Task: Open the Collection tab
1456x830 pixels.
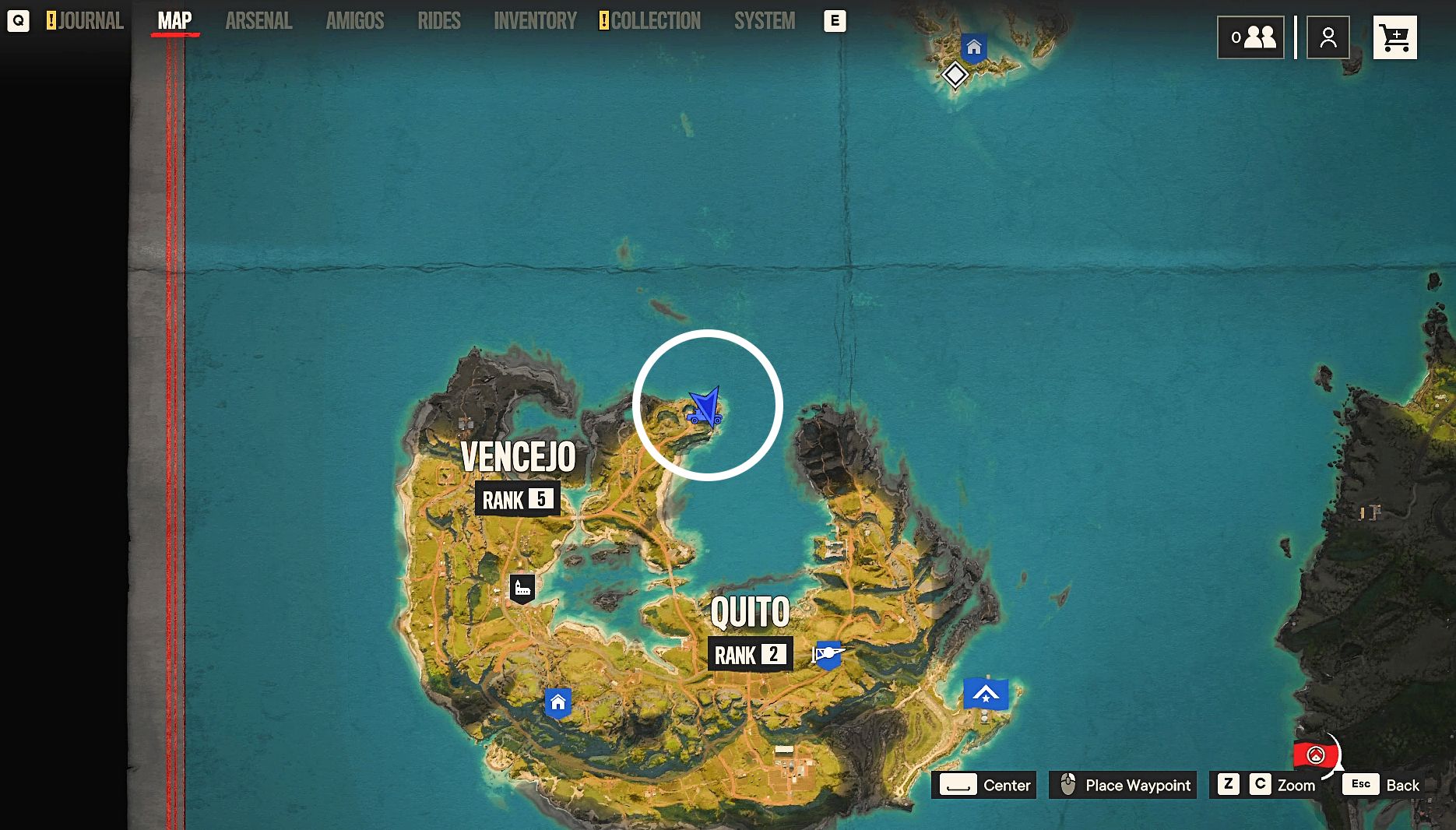Action: (x=654, y=21)
